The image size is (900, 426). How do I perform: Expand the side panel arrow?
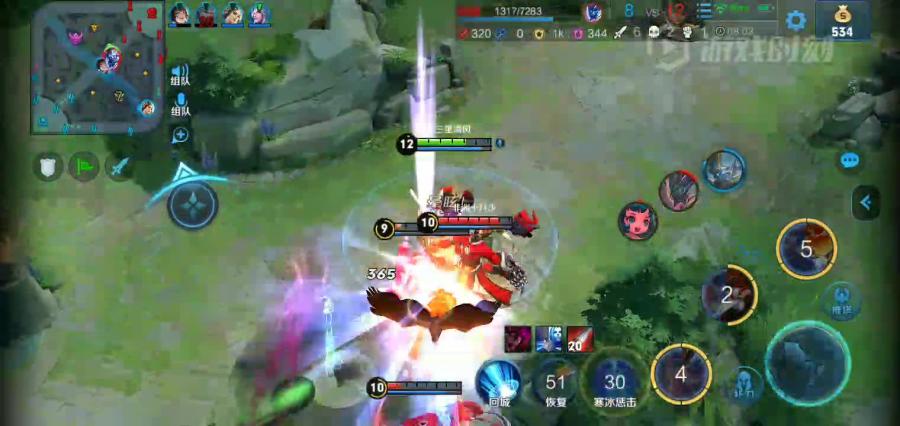[x=865, y=203]
